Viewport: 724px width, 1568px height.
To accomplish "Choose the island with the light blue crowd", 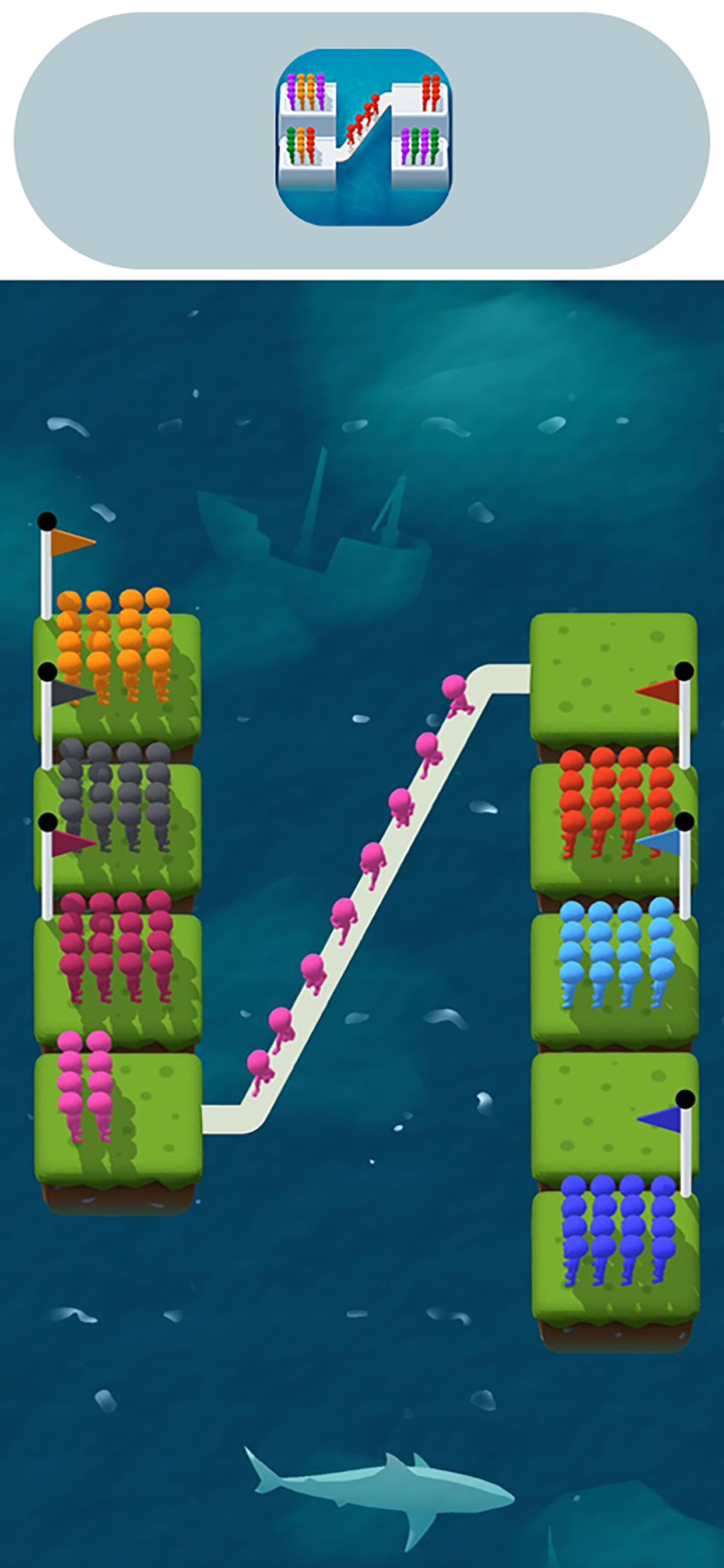I will click(614, 977).
